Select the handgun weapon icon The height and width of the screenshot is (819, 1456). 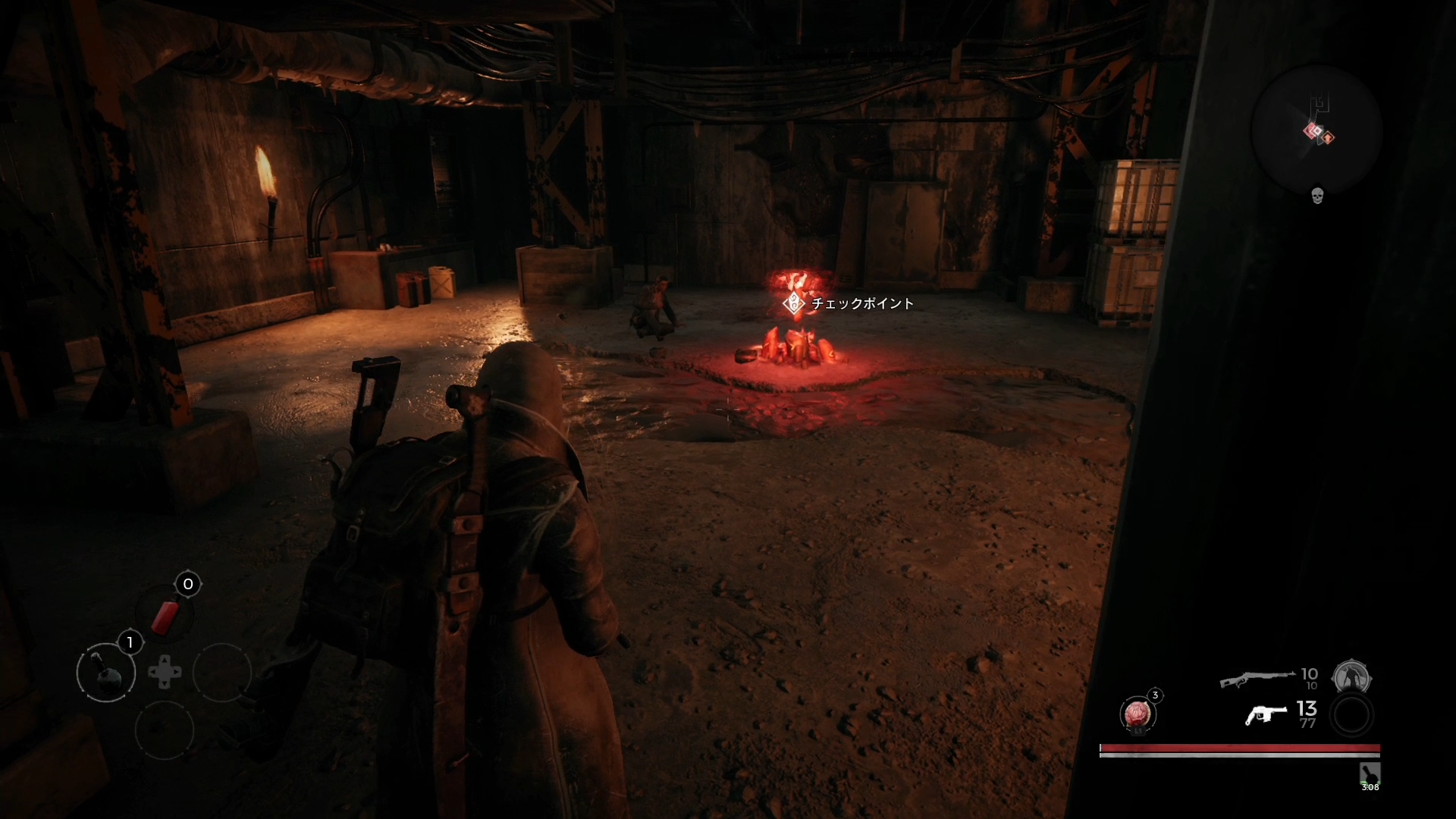tap(1266, 714)
